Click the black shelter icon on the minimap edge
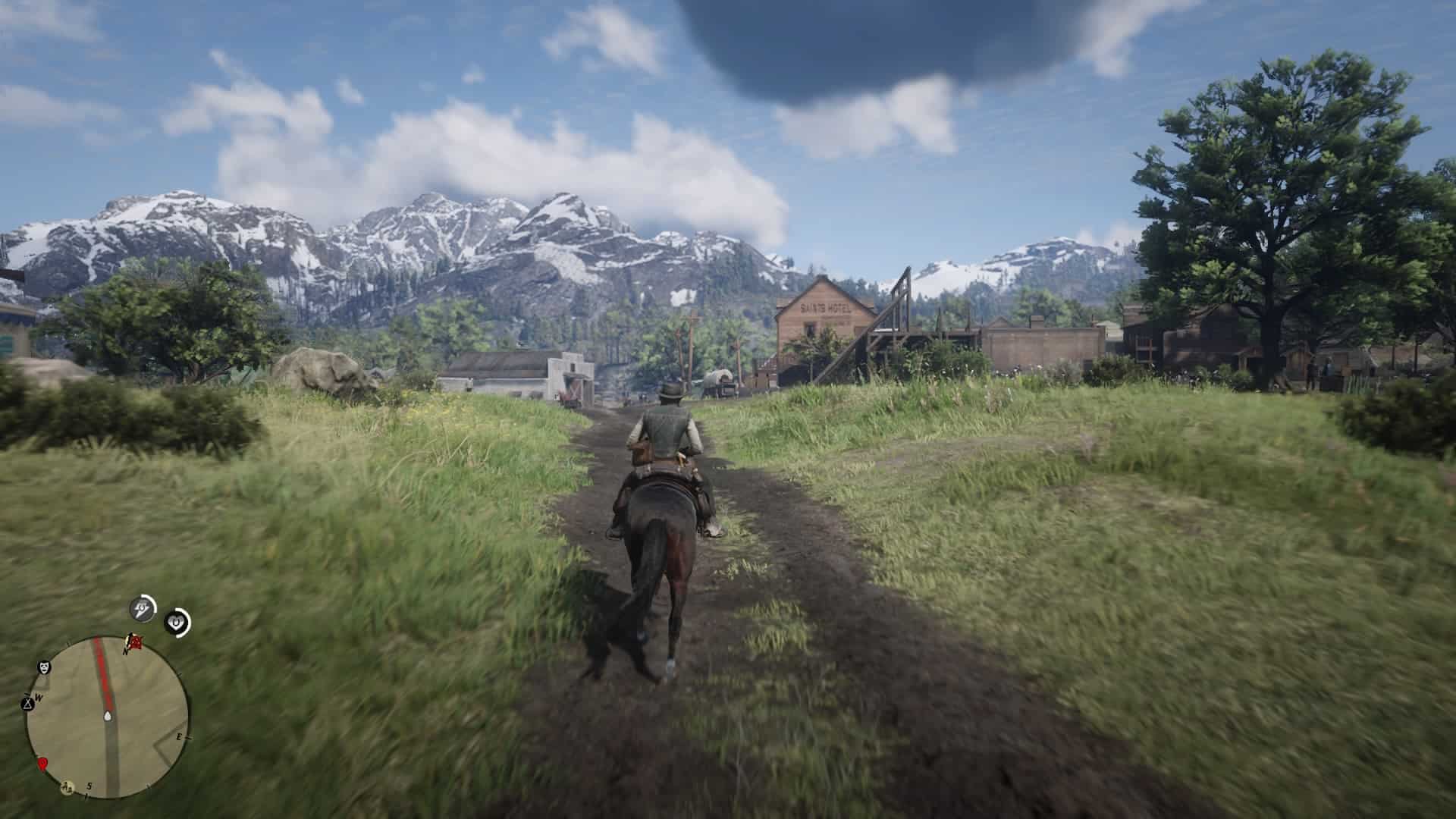The width and height of the screenshot is (1456, 819). coord(28,703)
